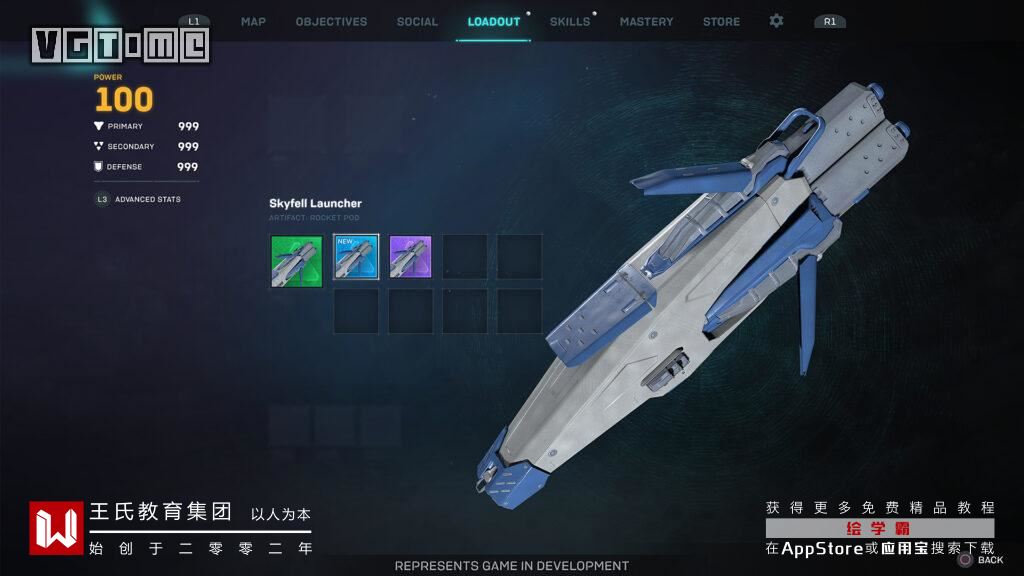This screenshot has height=576, width=1024.
Task: Open the Store tab
Action: (721, 21)
